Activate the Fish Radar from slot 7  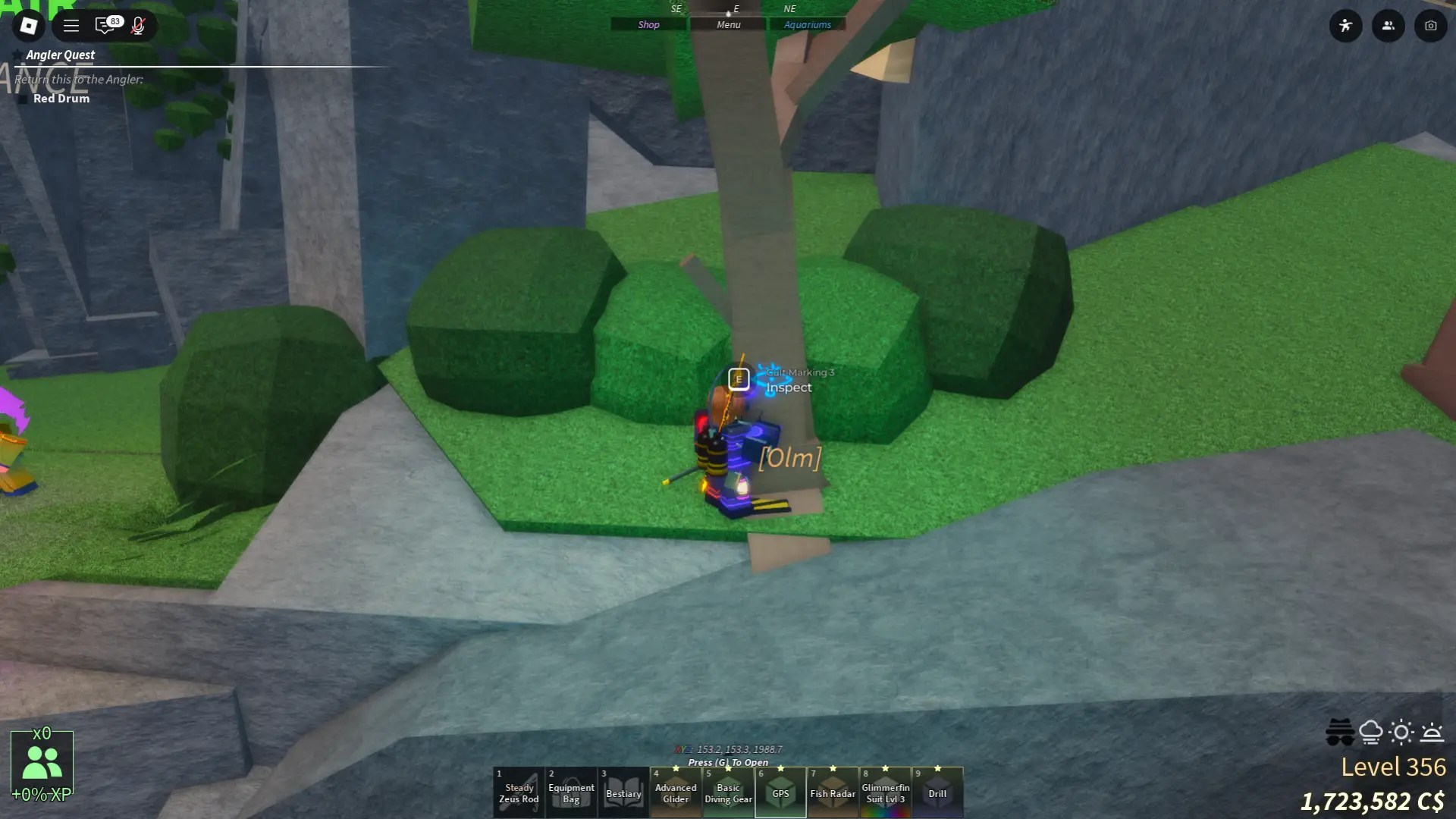[x=832, y=792]
